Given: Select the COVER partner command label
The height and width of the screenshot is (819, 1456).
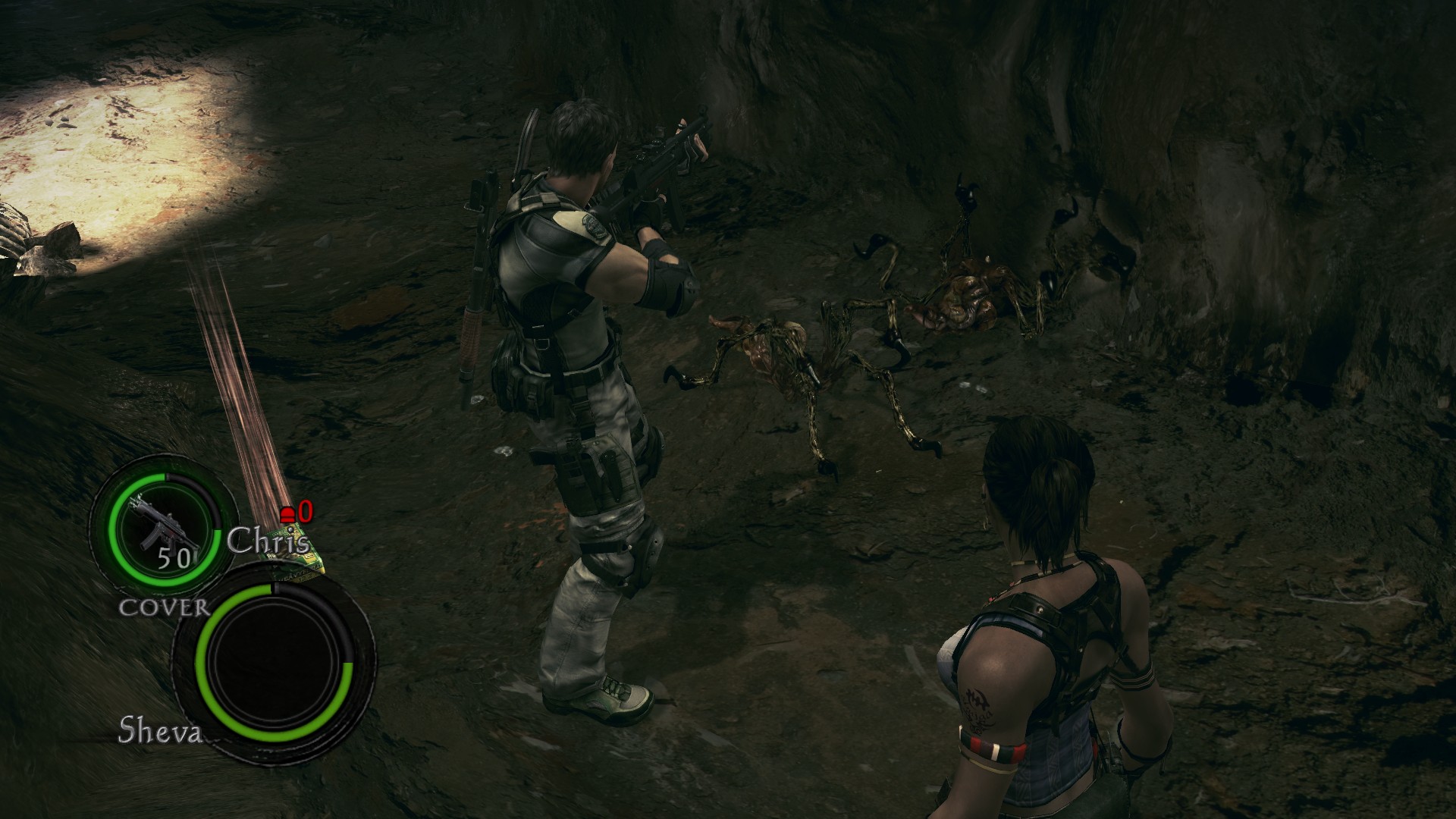Looking at the screenshot, I should [164, 607].
